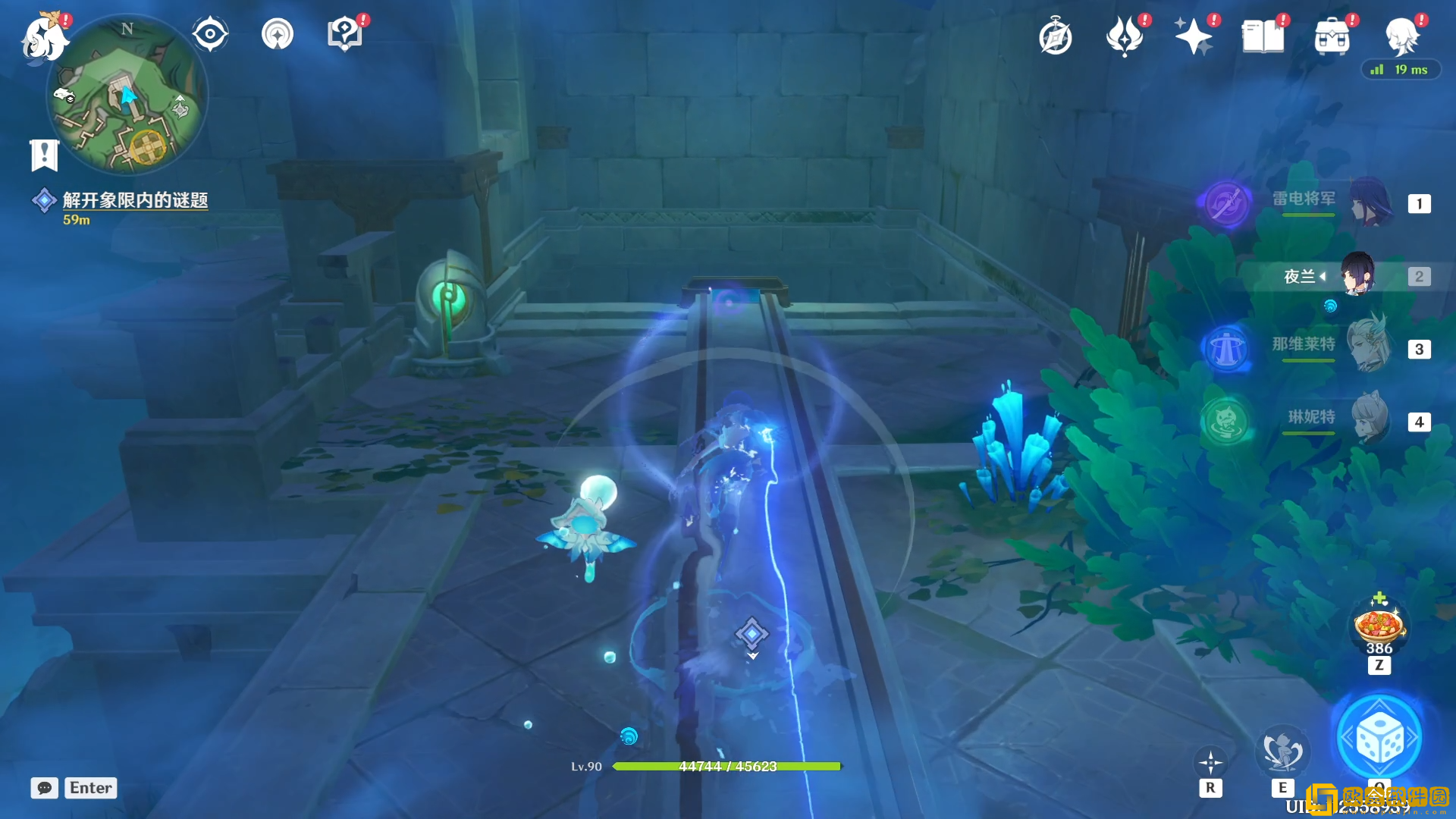Click the quest banner exclamation icon
This screenshot has width=1456, height=819.
tap(44, 155)
